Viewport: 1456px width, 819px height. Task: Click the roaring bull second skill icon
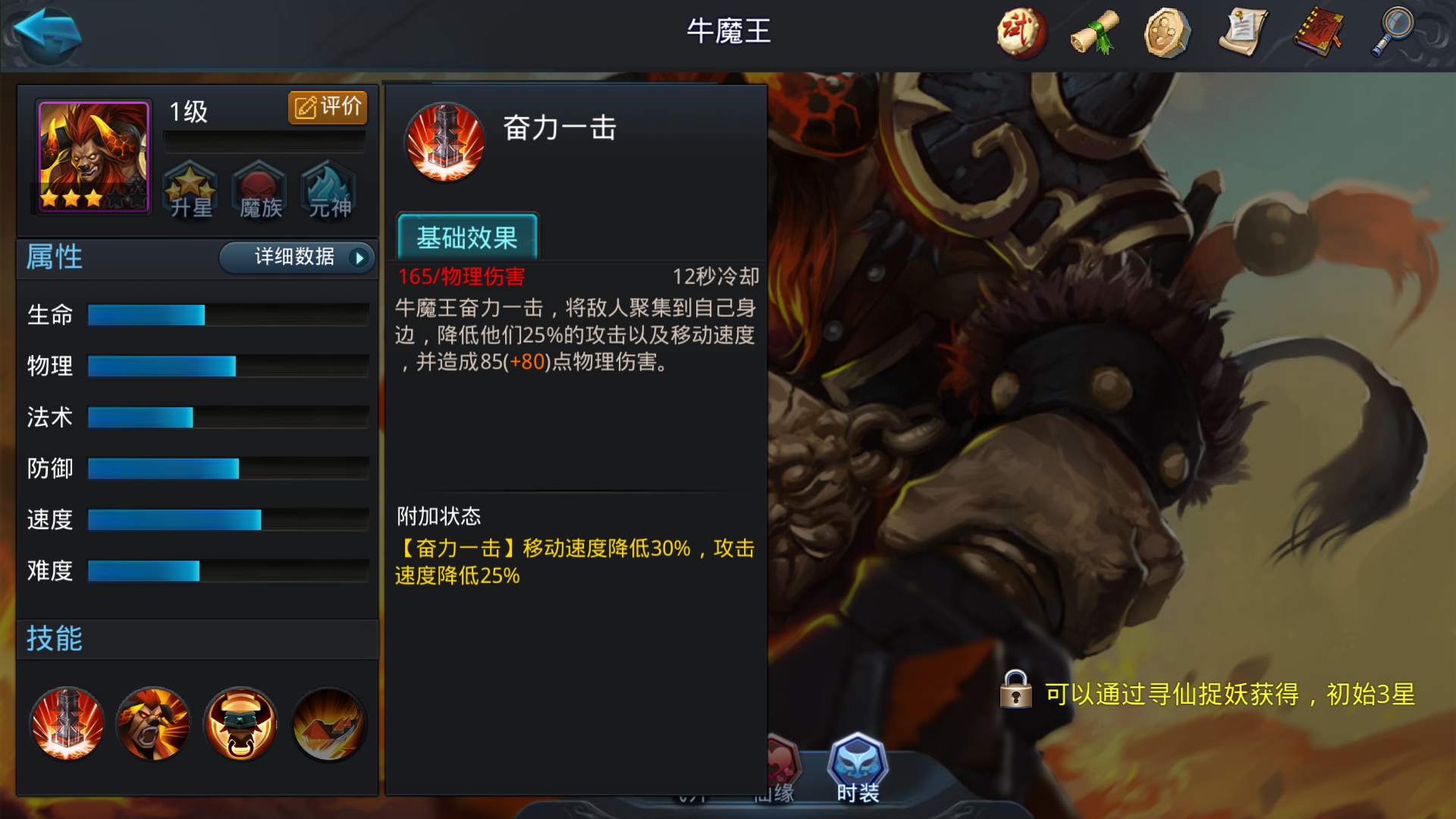coord(153,724)
